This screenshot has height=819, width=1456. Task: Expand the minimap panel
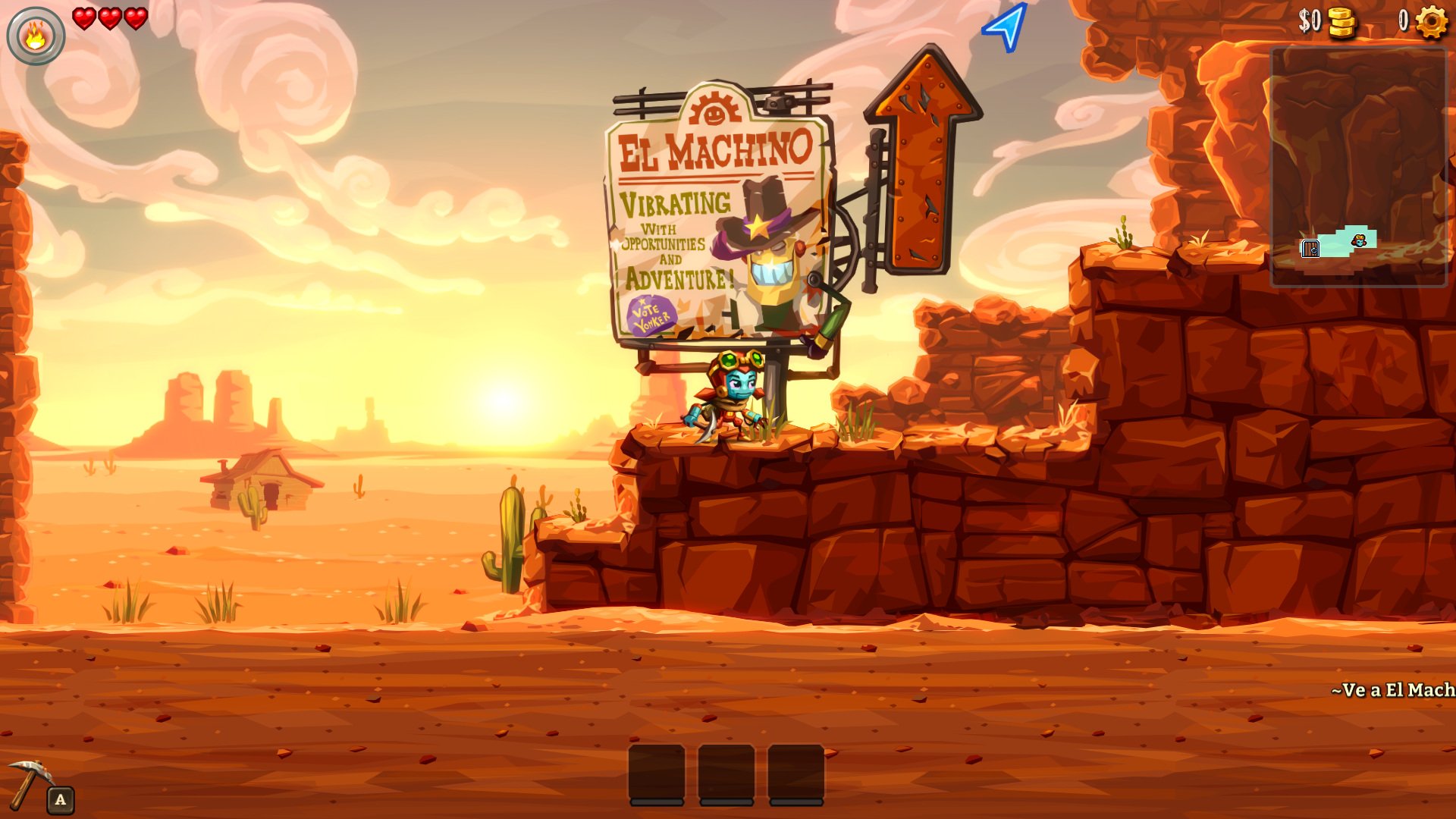point(1357,167)
